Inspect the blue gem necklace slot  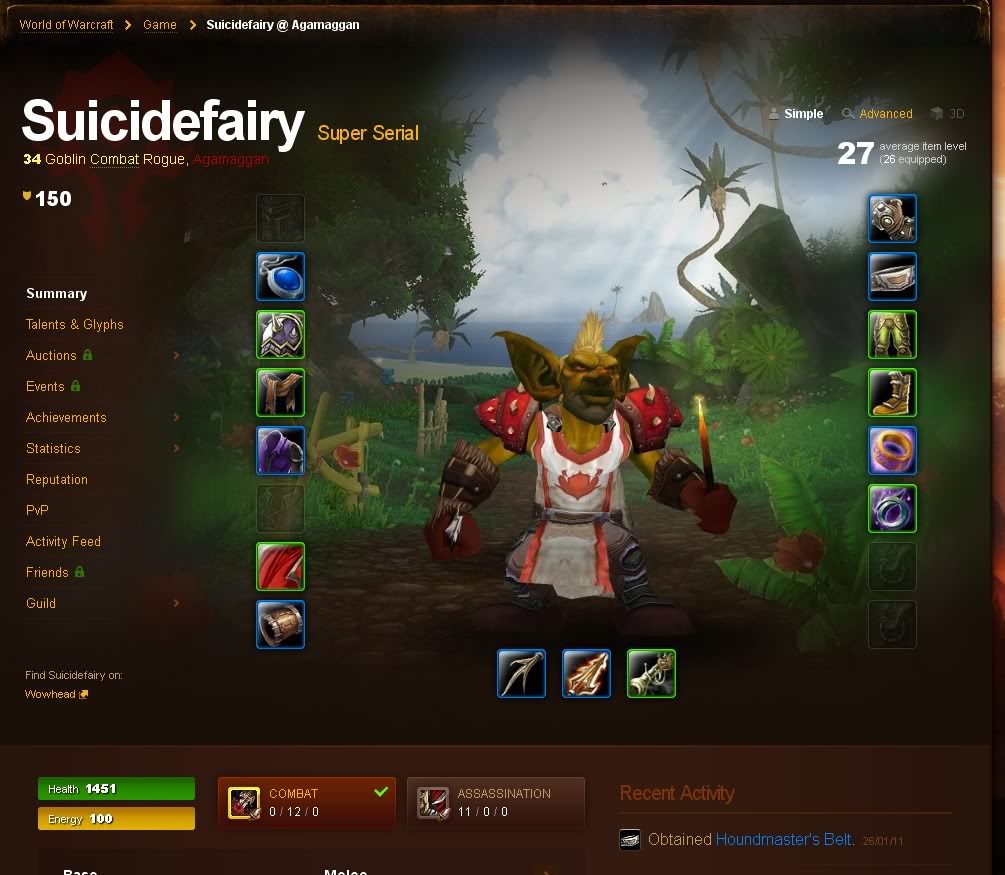(x=280, y=277)
